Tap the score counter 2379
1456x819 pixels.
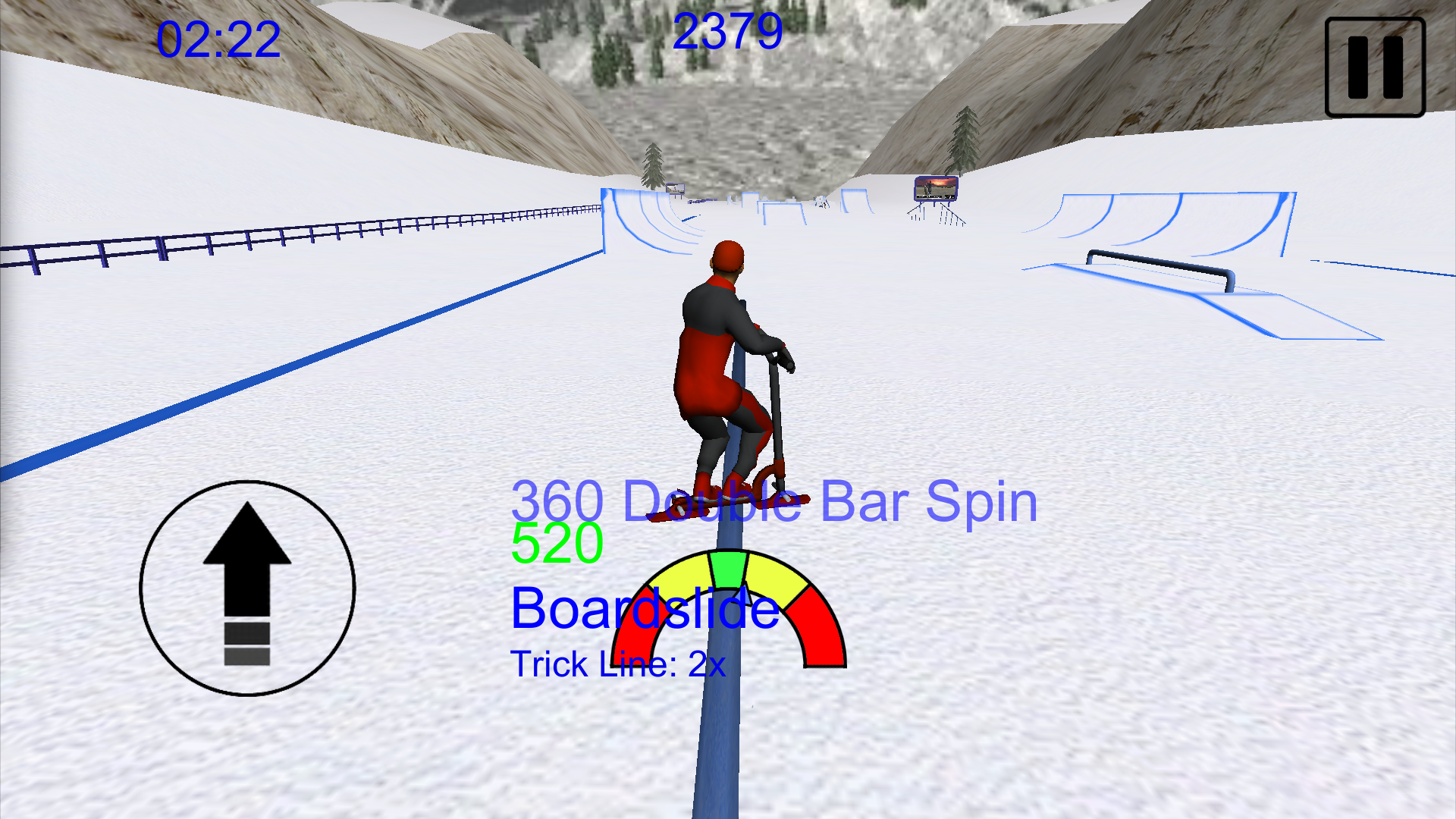click(x=730, y=30)
